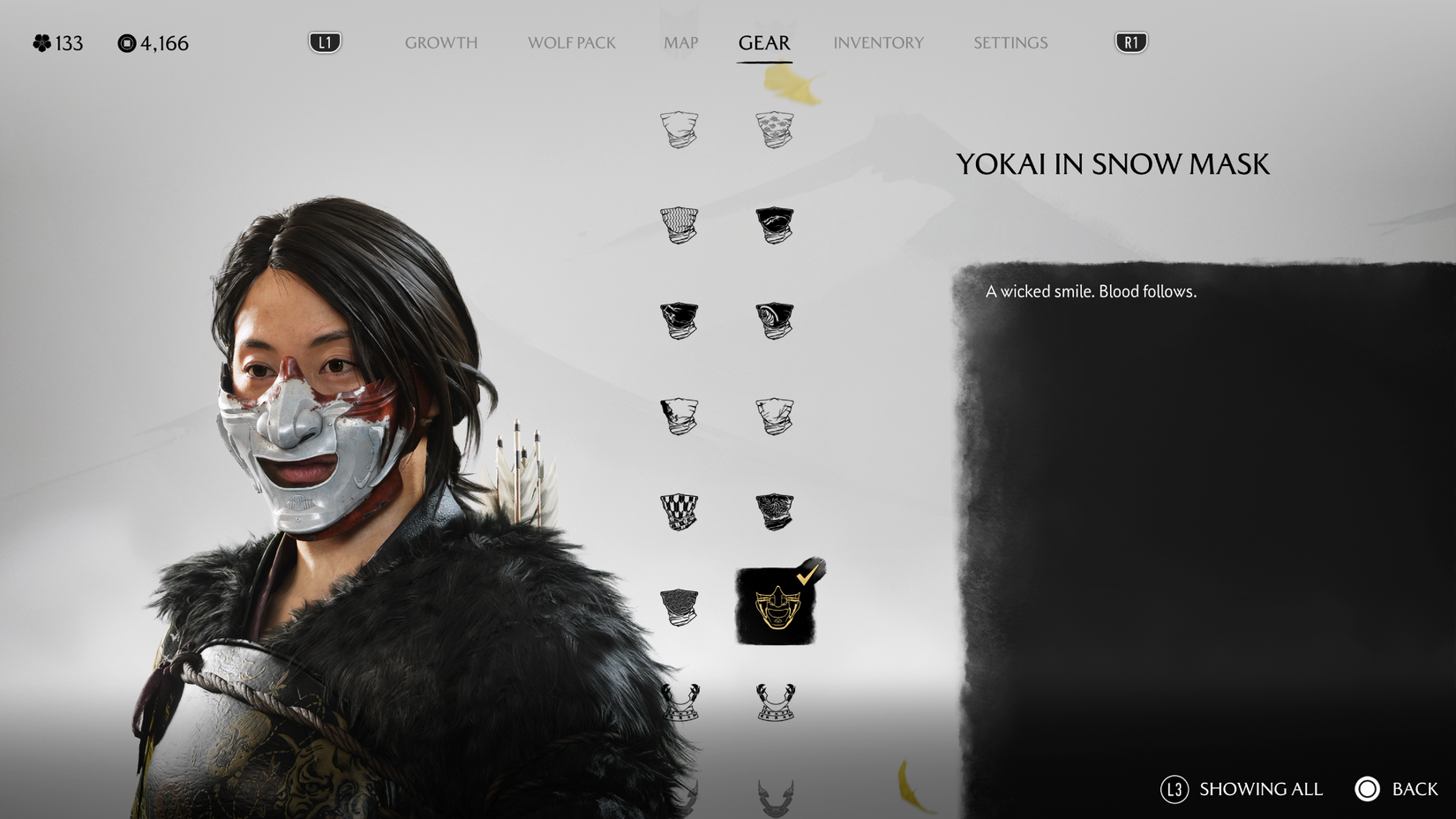Select the wave-patterned face wrap

click(679, 227)
